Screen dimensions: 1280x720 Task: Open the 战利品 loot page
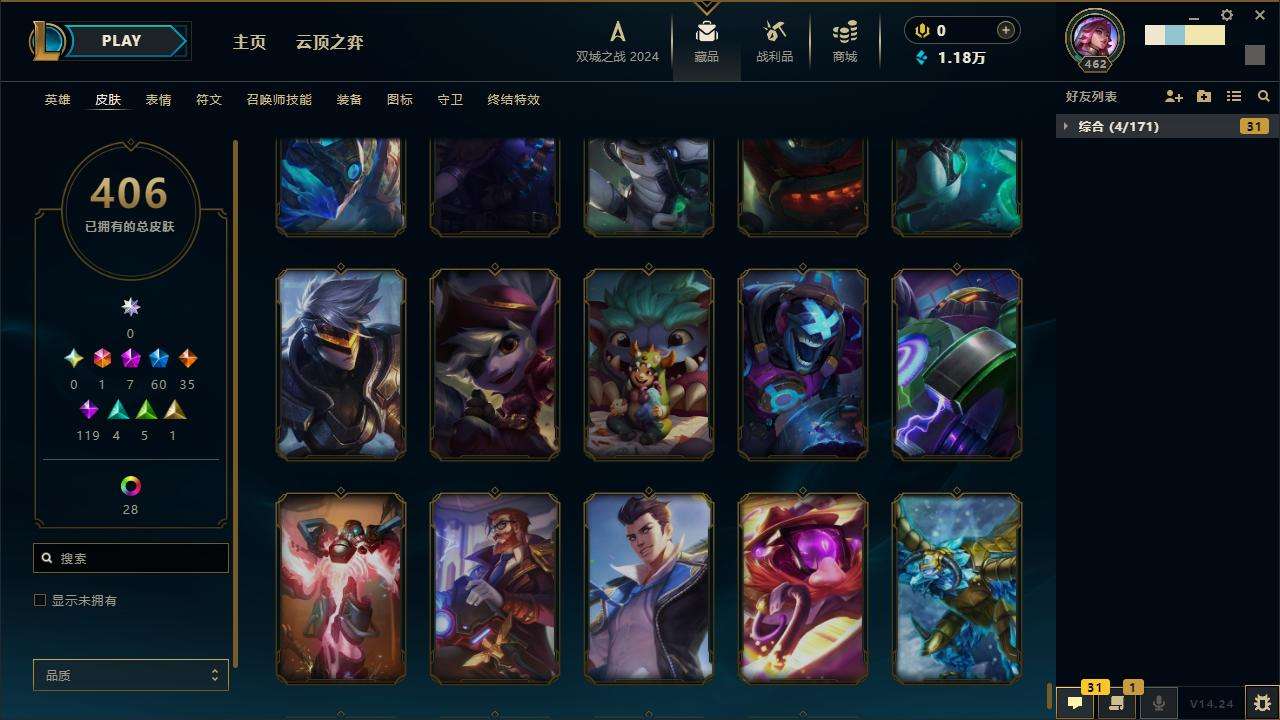pos(774,42)
